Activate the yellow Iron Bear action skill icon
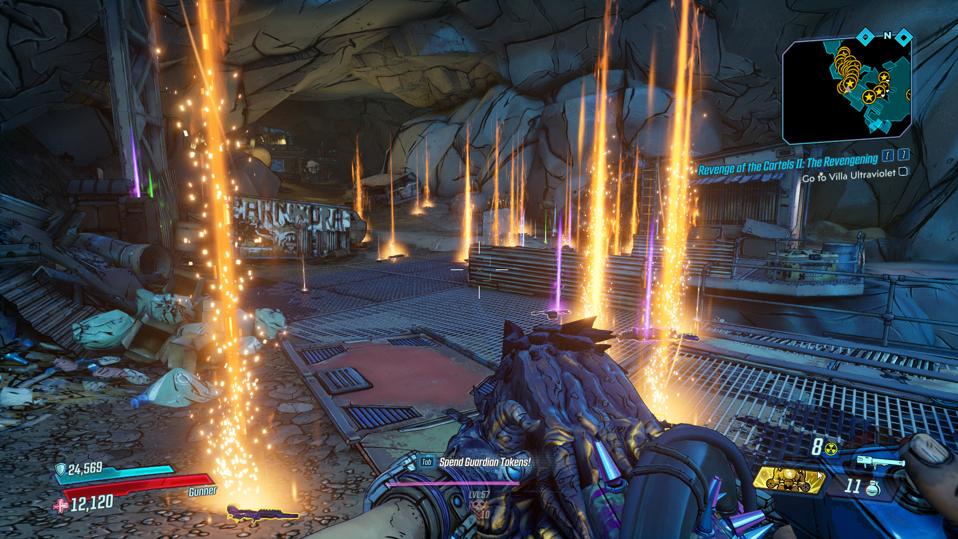958x539 pixels. 789,481
